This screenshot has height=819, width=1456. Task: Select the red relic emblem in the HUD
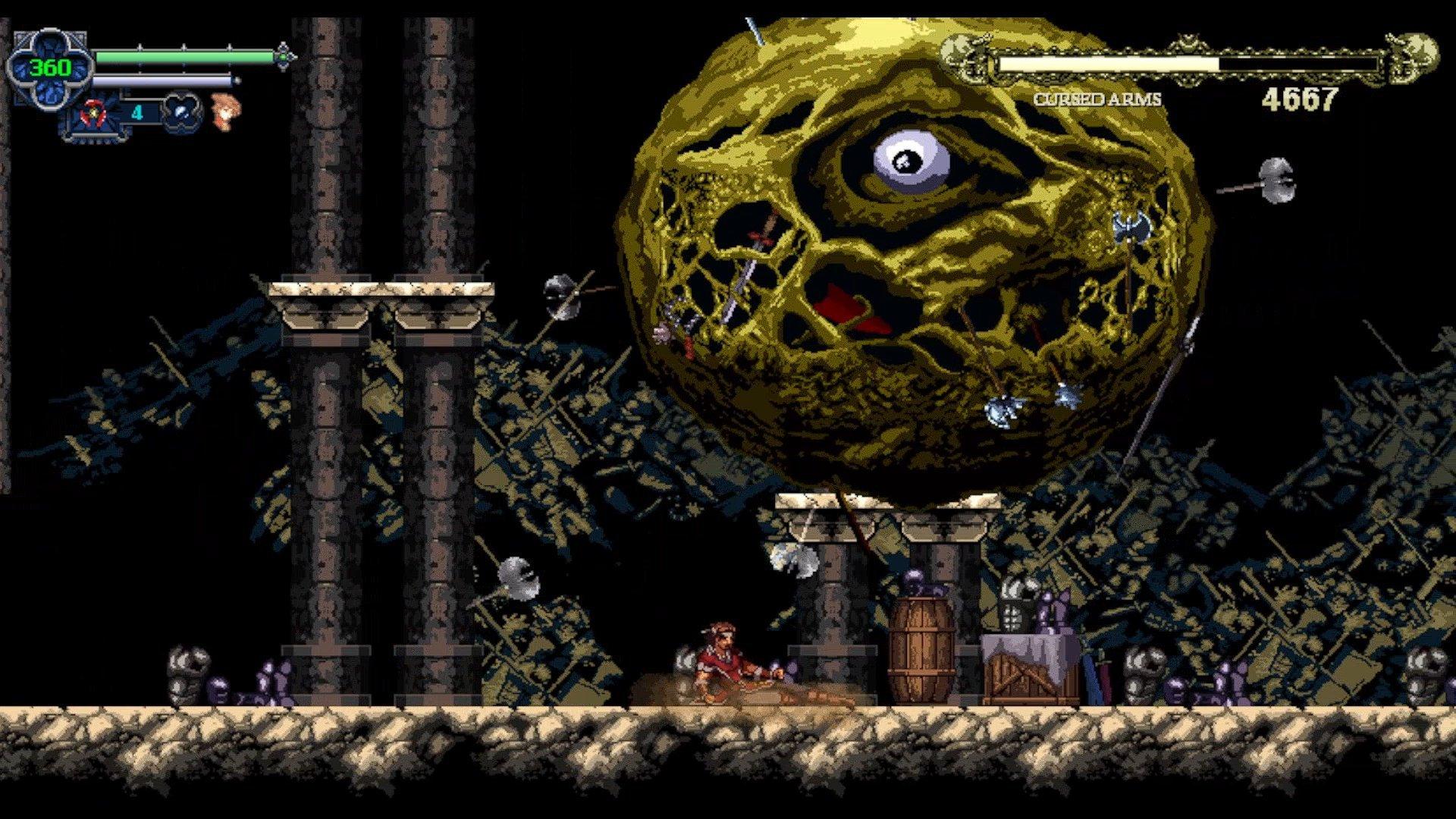(93, 113)
